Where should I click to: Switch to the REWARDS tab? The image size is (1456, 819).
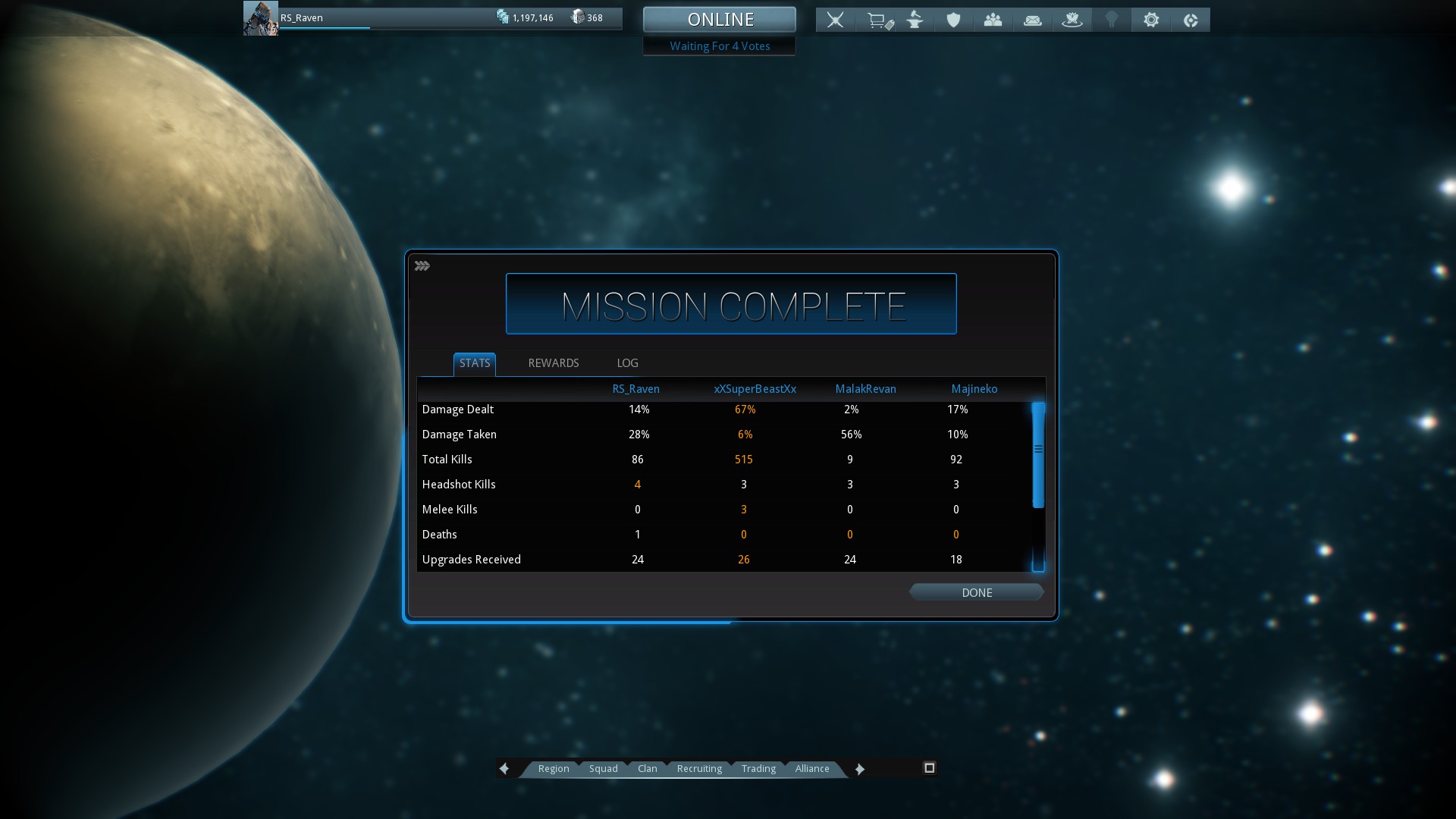[554, 363]
